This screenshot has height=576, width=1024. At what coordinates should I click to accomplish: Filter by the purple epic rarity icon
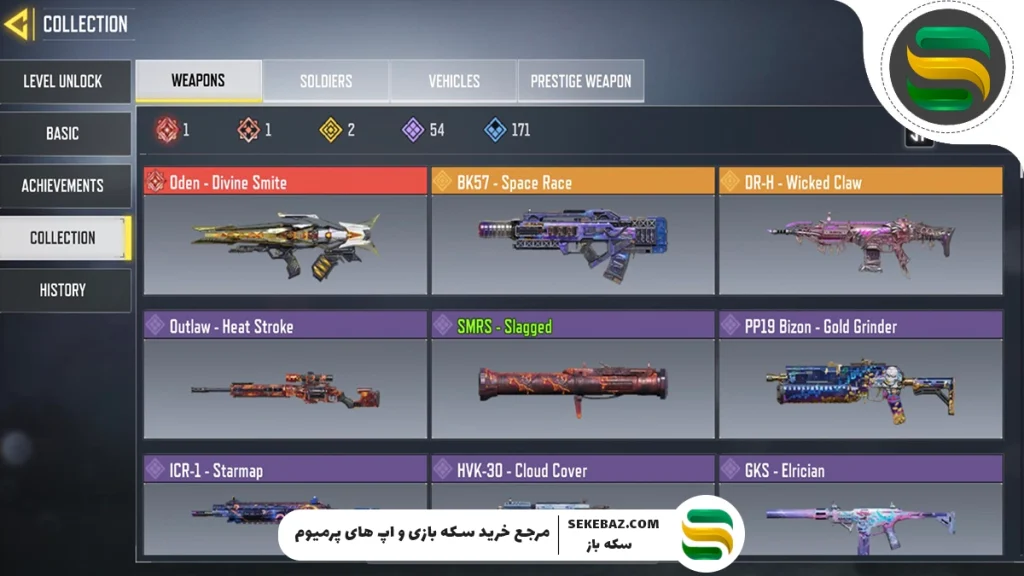click(413, 130)
